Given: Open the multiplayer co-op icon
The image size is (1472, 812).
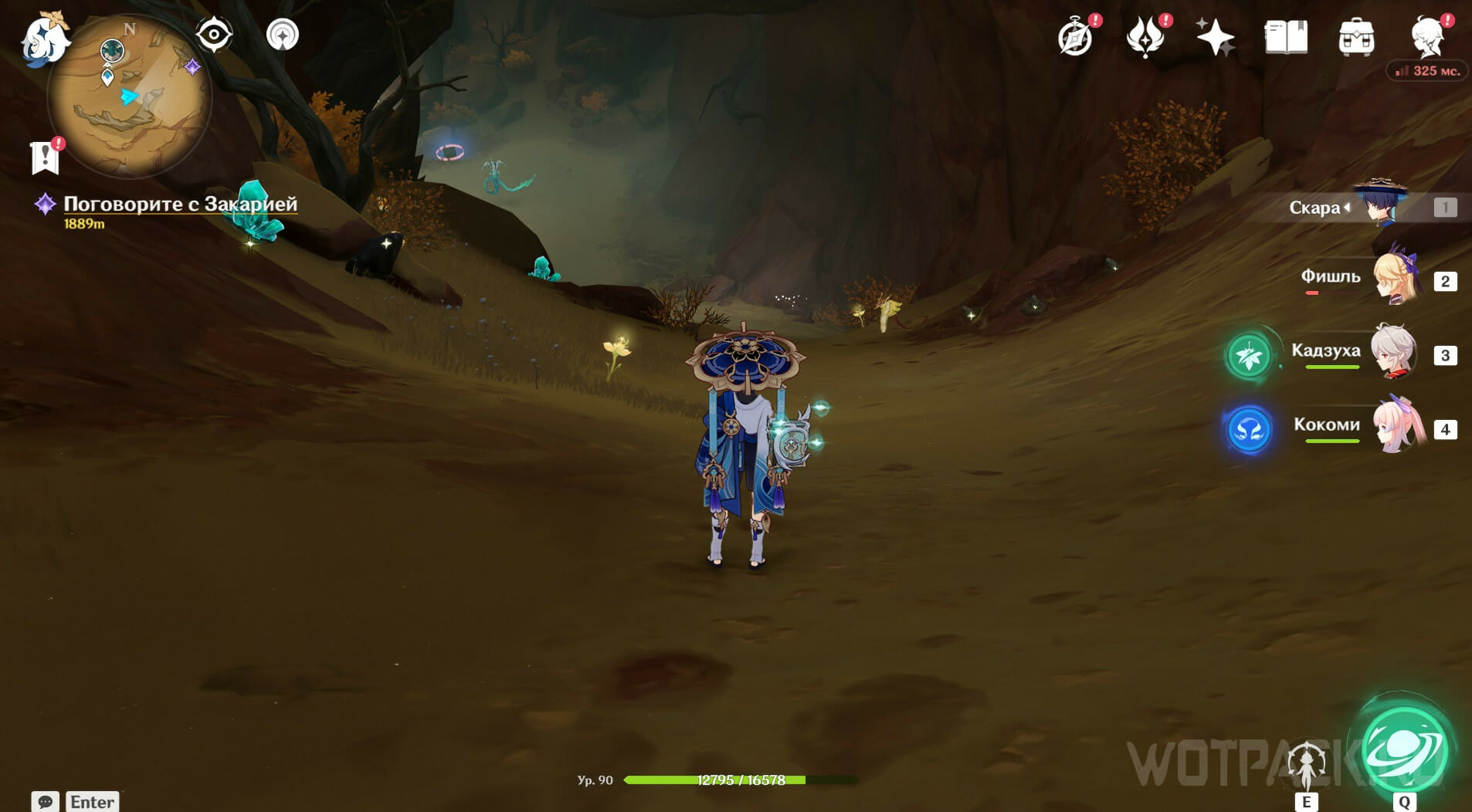Looking at the screenshot, I should [x=282, y=36].
